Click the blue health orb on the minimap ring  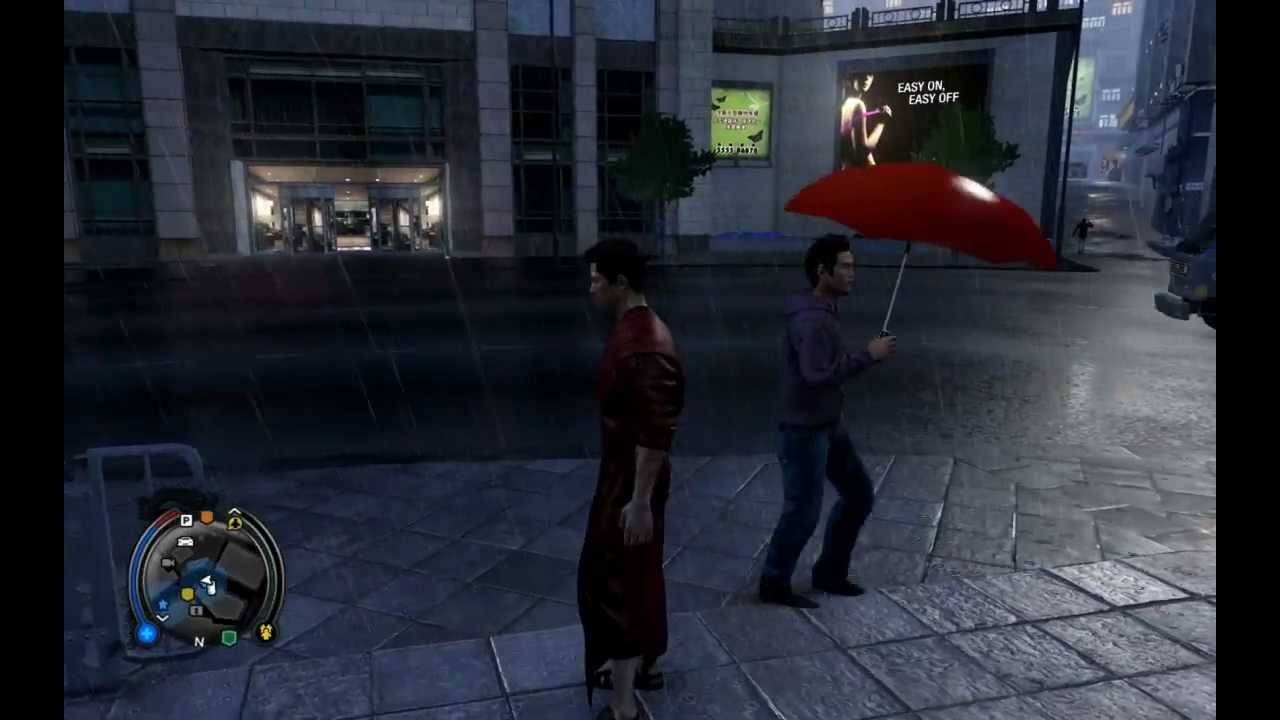[x=147, y=634]
